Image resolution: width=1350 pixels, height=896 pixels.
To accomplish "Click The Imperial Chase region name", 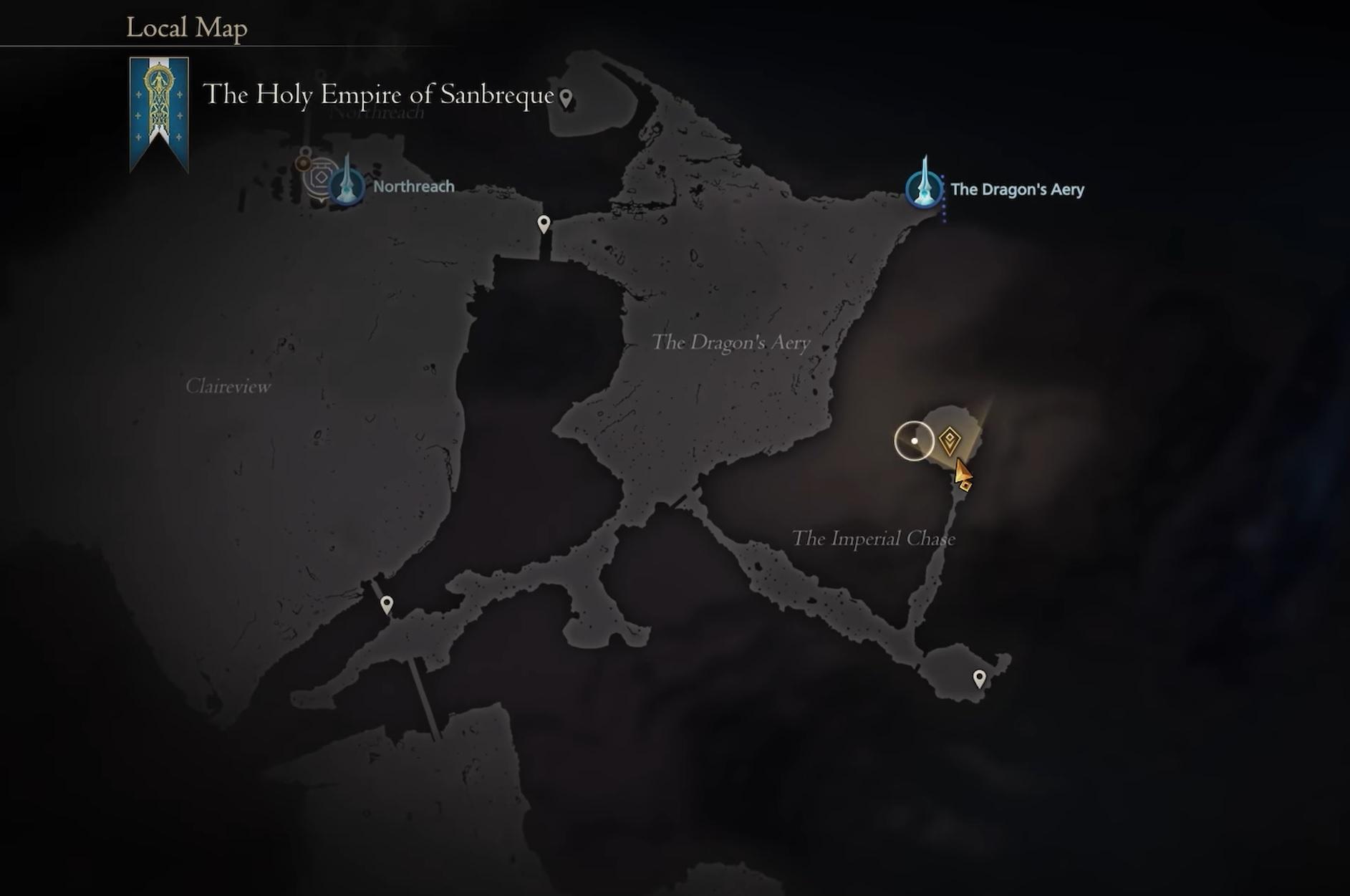I will pyautogui.click(x=875, y=539).
